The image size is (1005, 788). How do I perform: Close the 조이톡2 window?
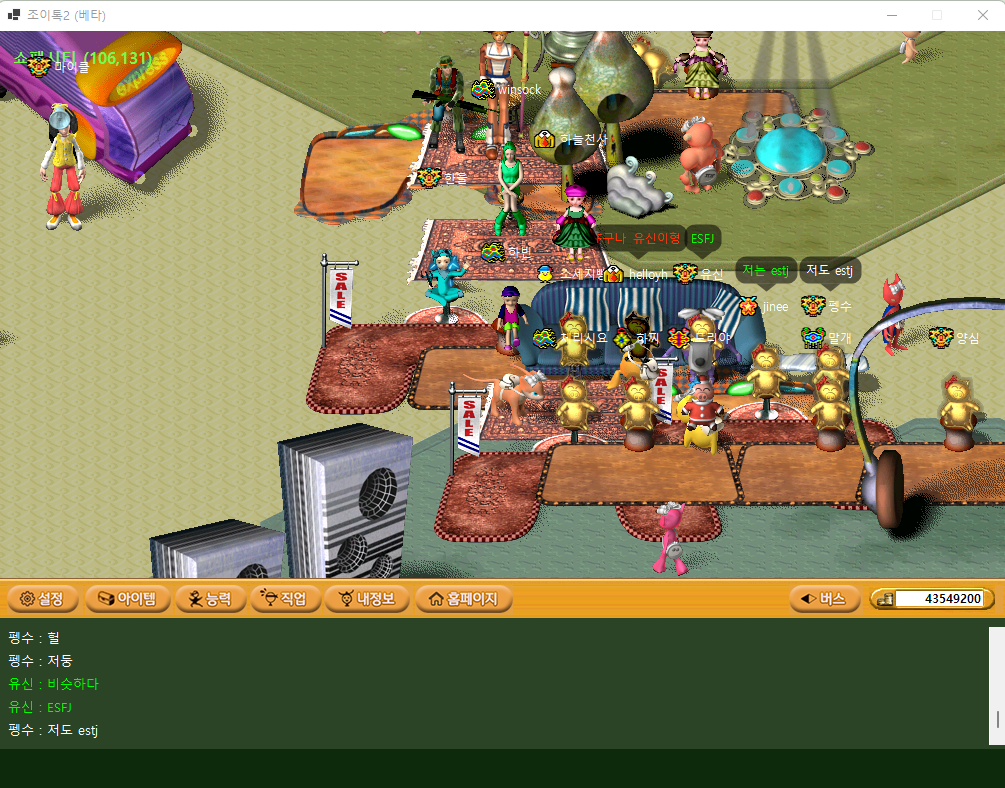pos(982,15)
